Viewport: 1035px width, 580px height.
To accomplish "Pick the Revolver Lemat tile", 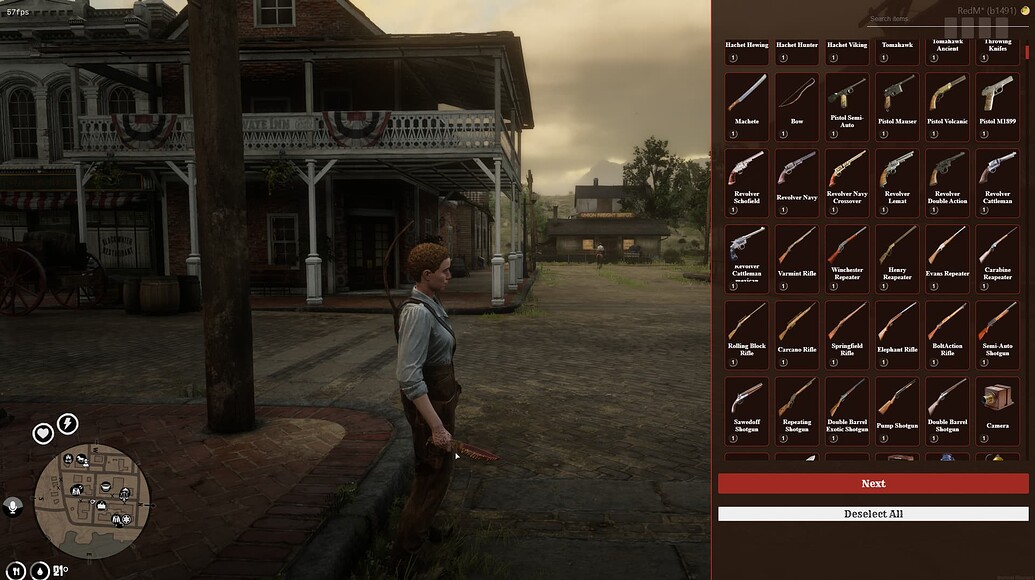I will coord(897,182).
